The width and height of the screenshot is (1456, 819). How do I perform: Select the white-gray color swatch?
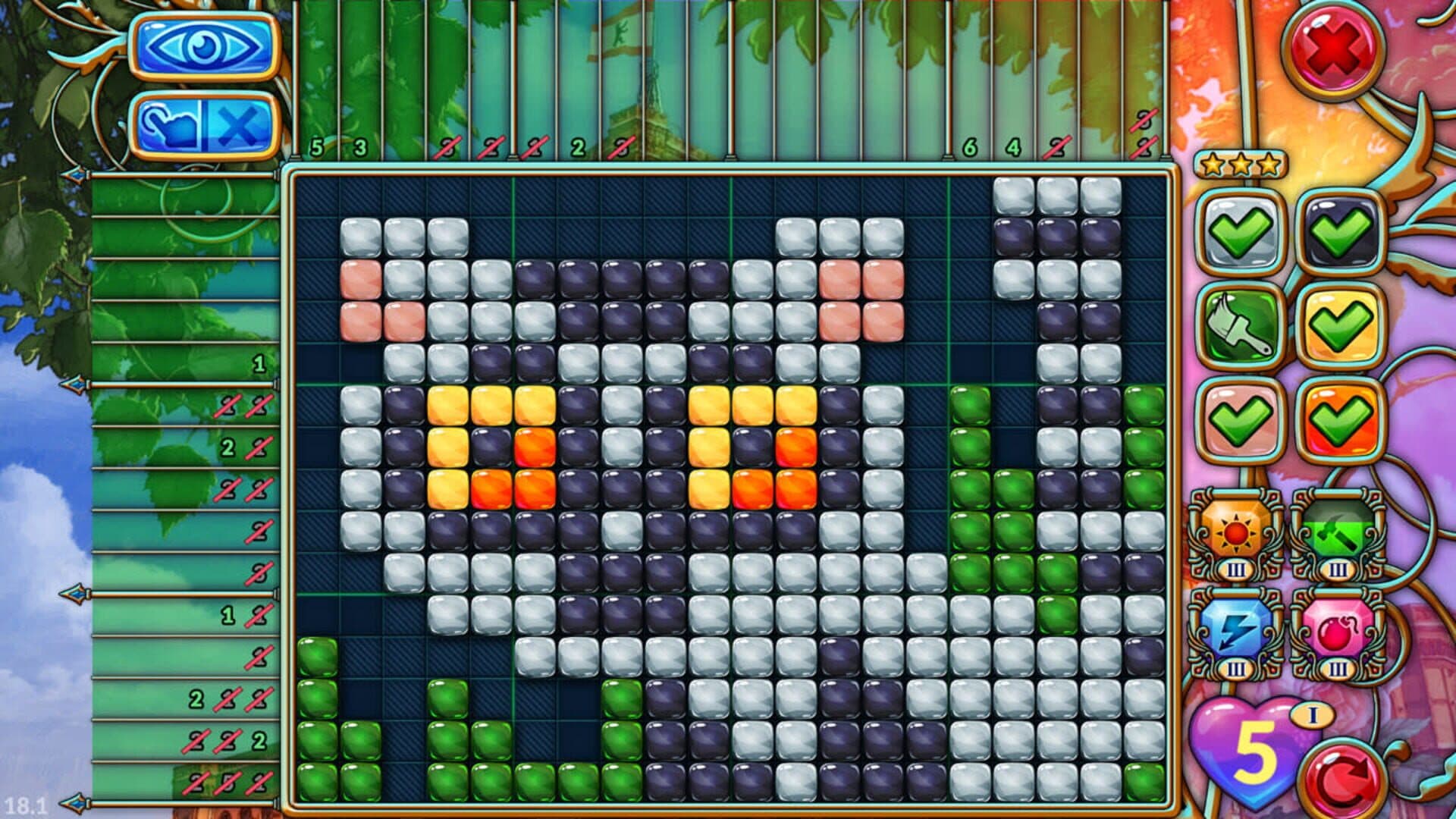1240,231
